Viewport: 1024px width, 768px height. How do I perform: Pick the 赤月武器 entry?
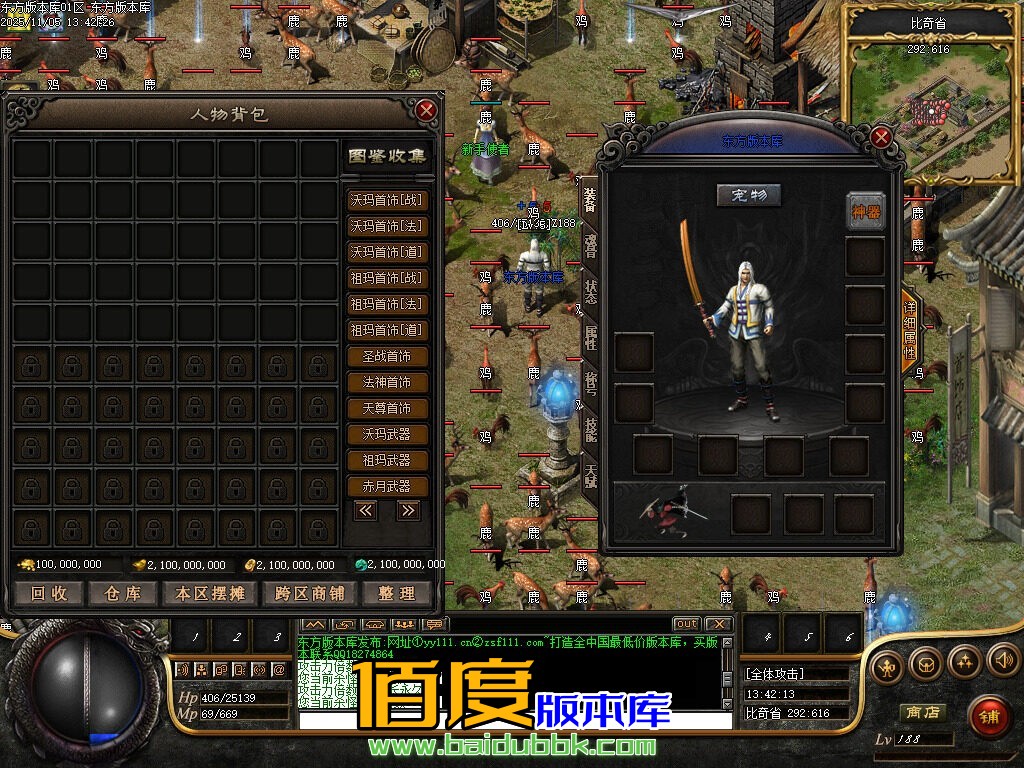(x=387, y=486)
